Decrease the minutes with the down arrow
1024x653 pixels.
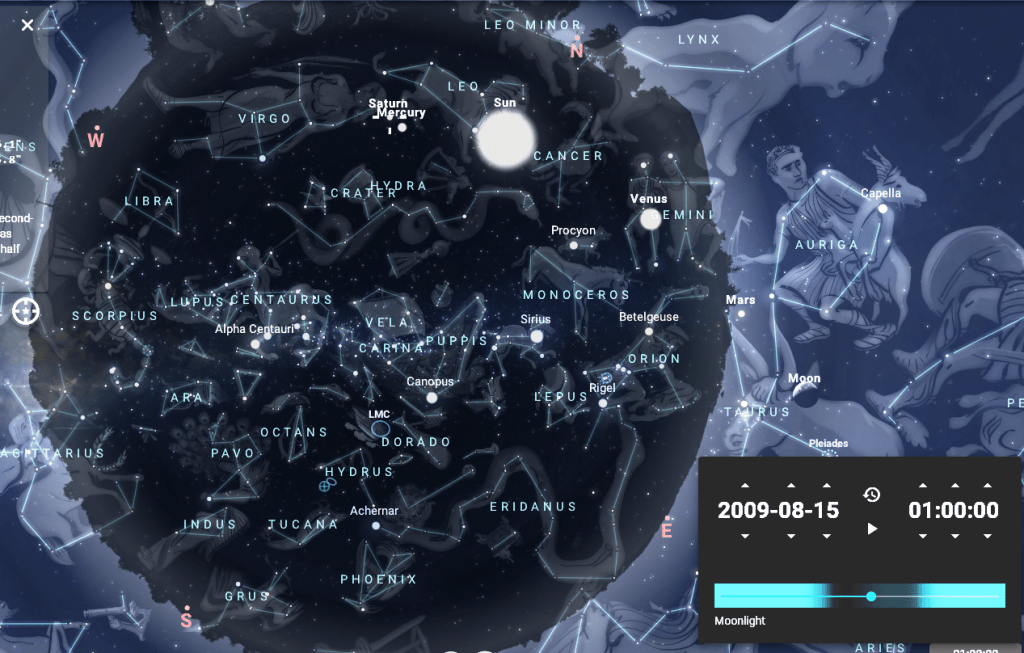tap(953, 536)
